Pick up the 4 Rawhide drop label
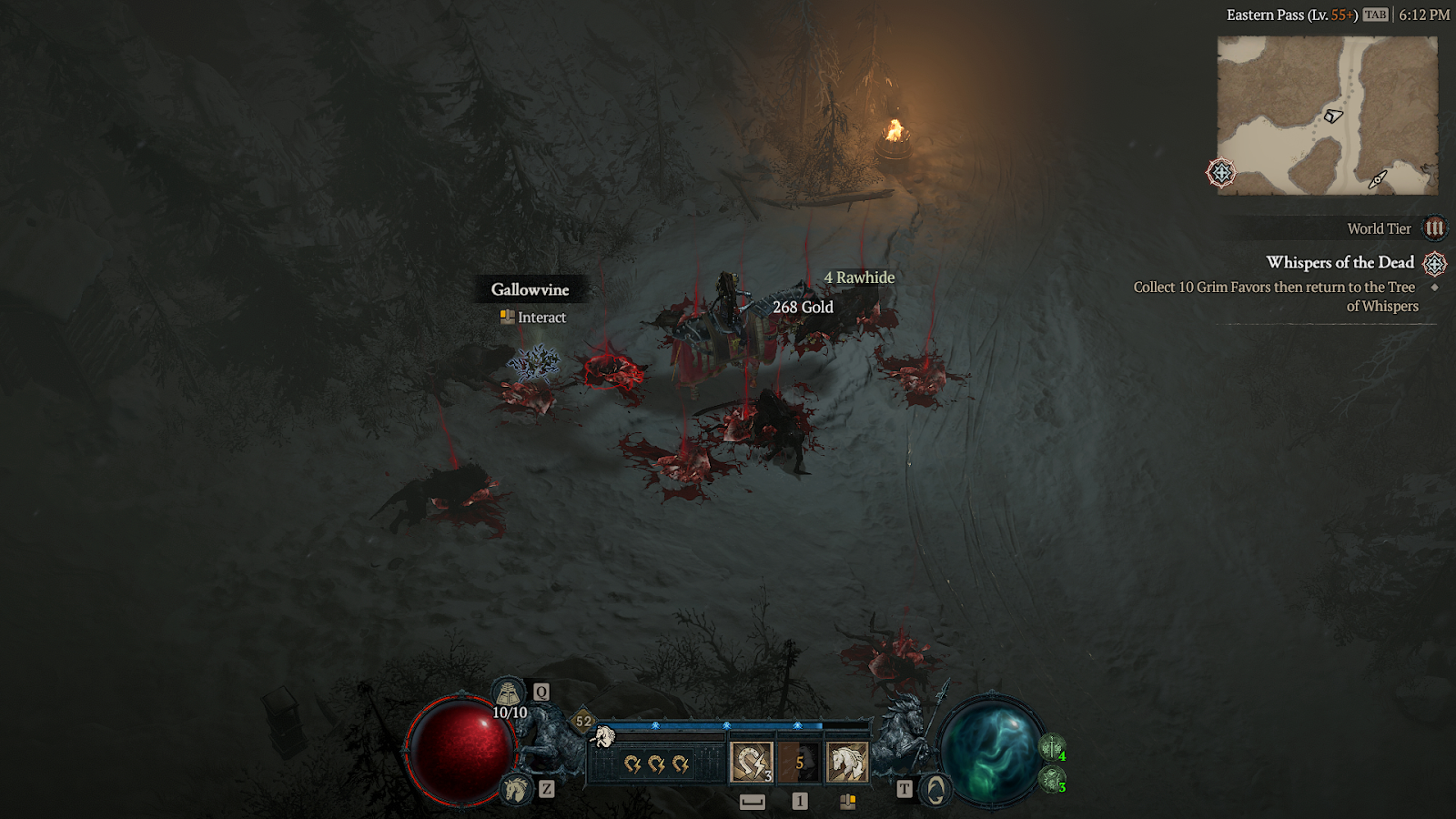1456x819 pixels. 859,278
